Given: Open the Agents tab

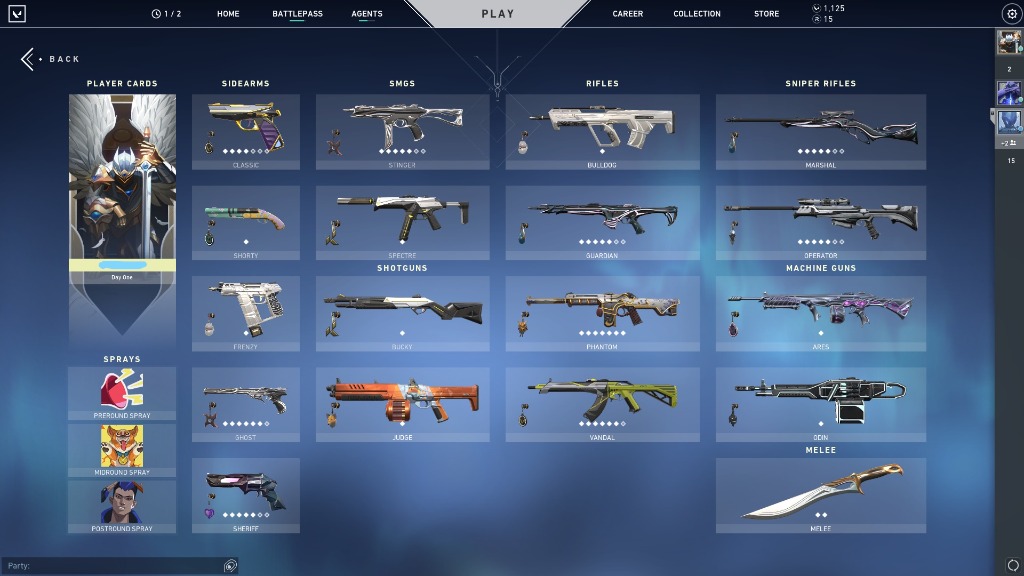Looking at the screenshot, I should 367,14.
